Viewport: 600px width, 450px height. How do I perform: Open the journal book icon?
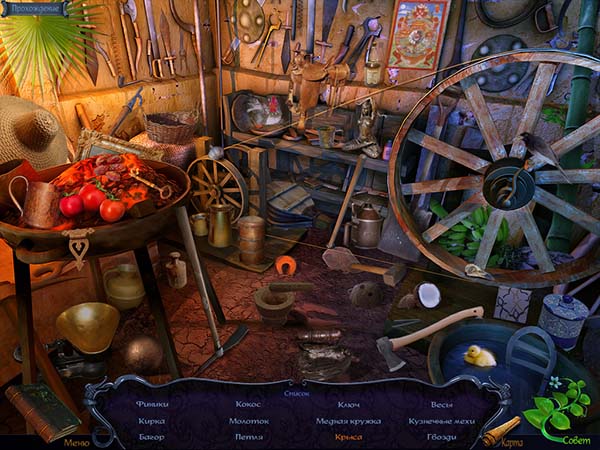click(x=41, y=410)
